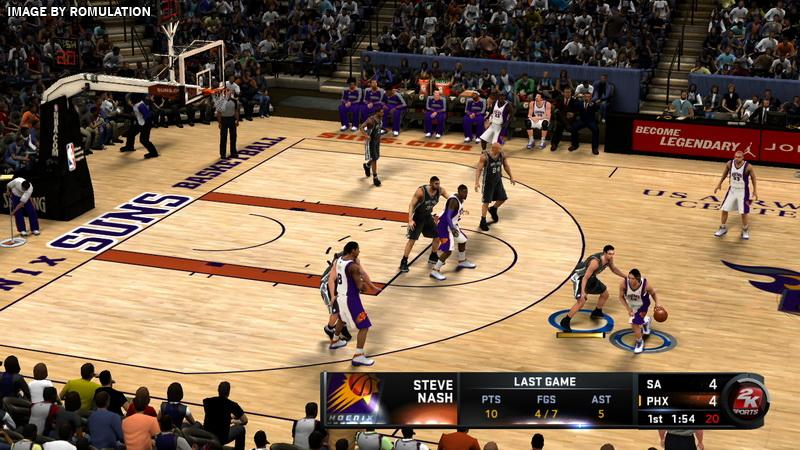Click the 2K Sports logo badge
Screen dimensions: 800x450
click(745, 400)
